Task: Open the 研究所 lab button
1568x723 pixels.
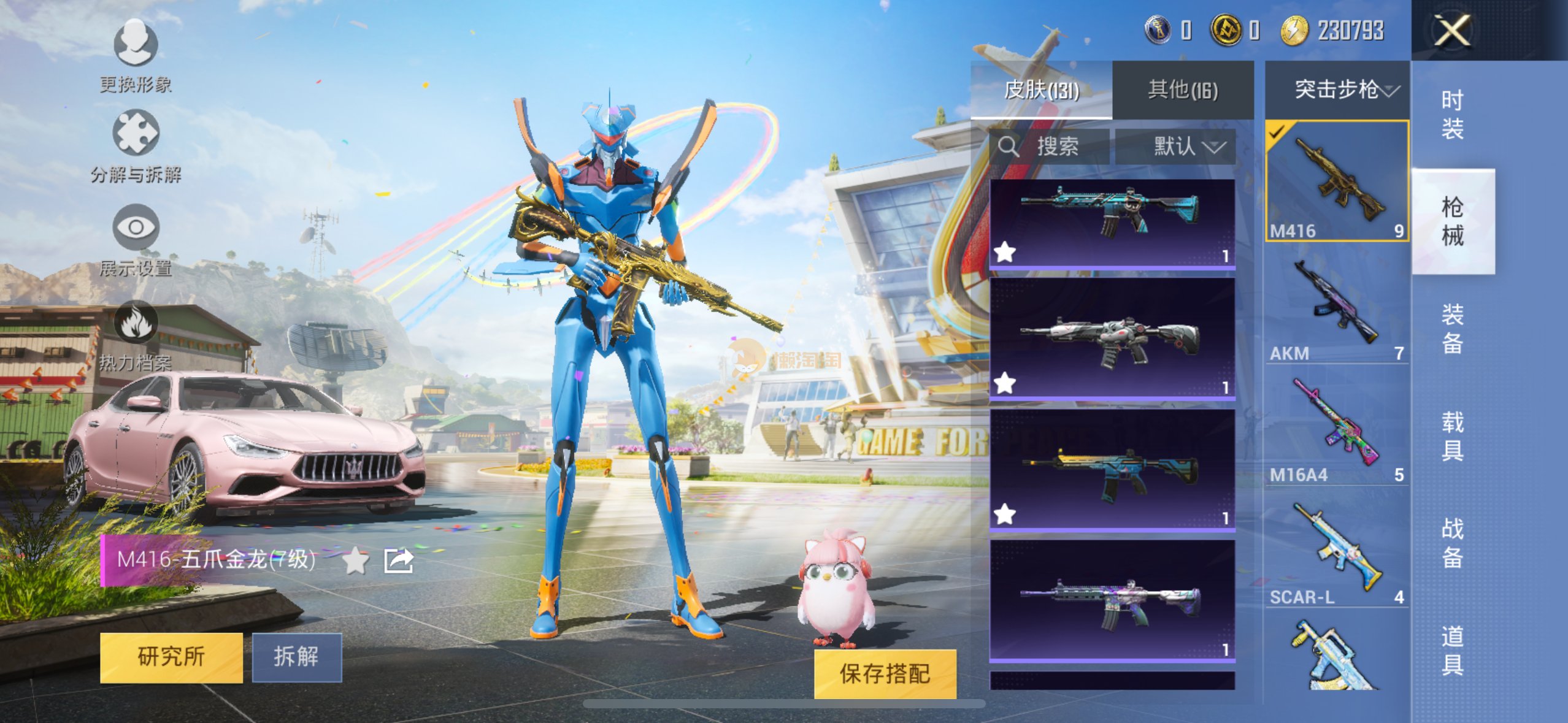Action: point(171,657)
